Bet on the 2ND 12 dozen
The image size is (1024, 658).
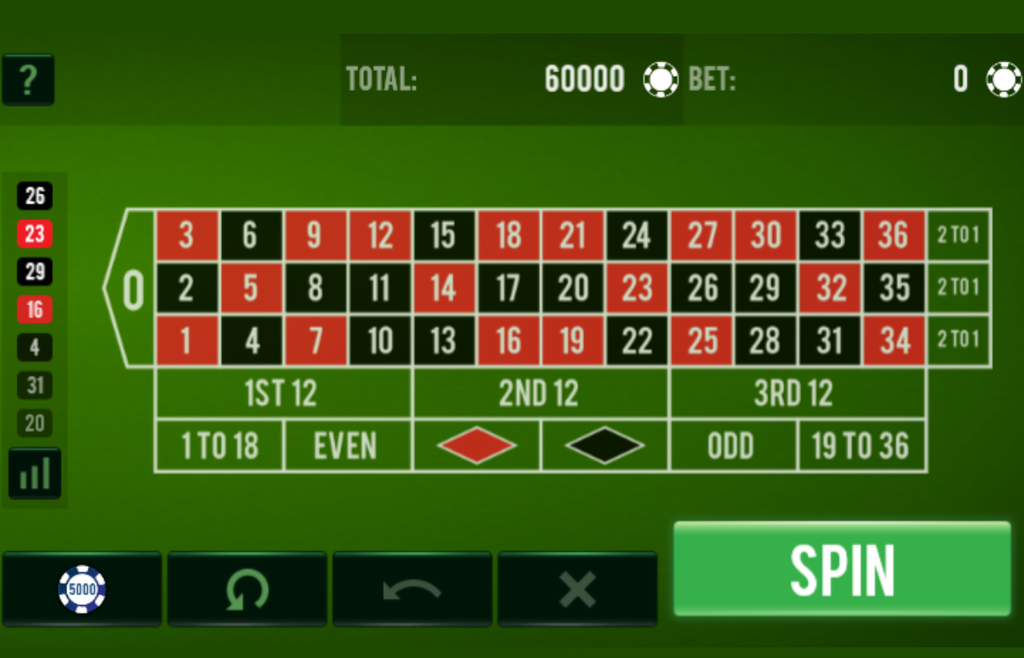coord(540,394)
